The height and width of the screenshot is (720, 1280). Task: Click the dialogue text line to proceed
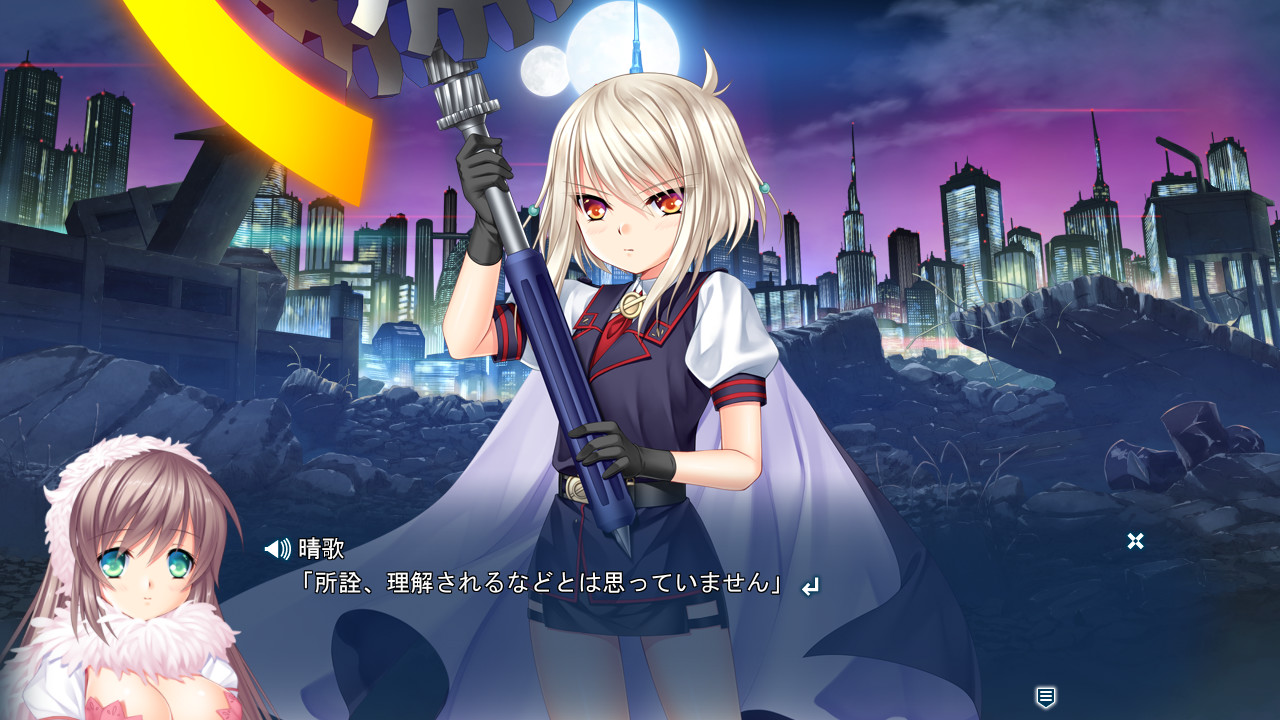[542, 583]
